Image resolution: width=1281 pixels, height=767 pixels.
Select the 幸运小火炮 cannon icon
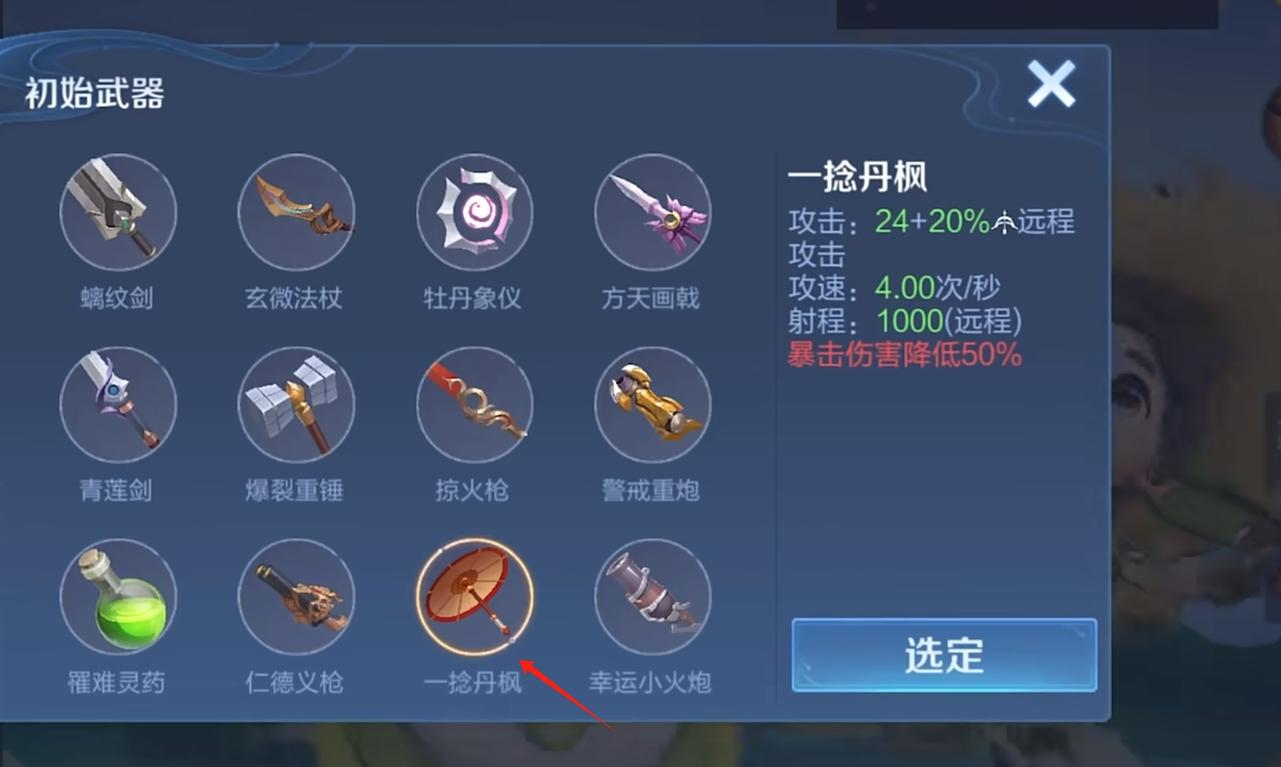click(652, 596)
